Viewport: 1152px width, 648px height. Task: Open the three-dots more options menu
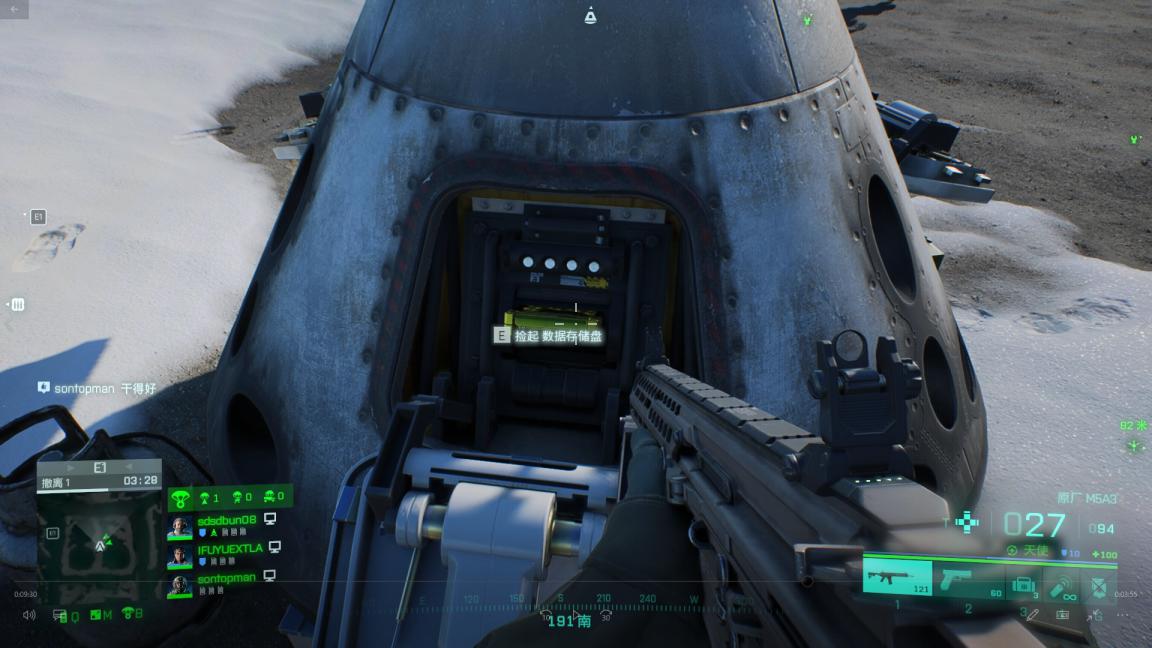(x=1123, y=614)
